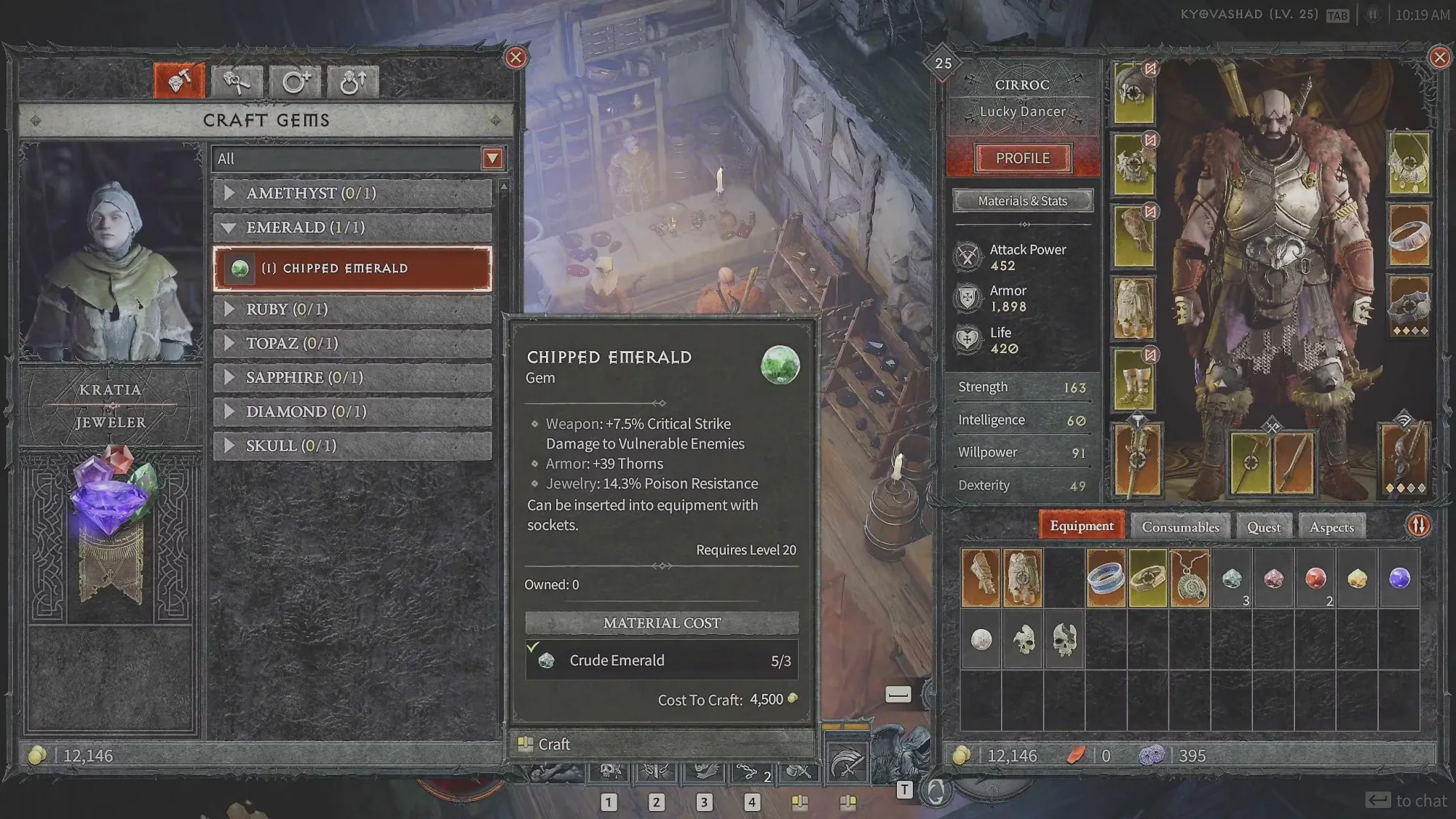Collapse the Emerald gem category

point(352,228)
